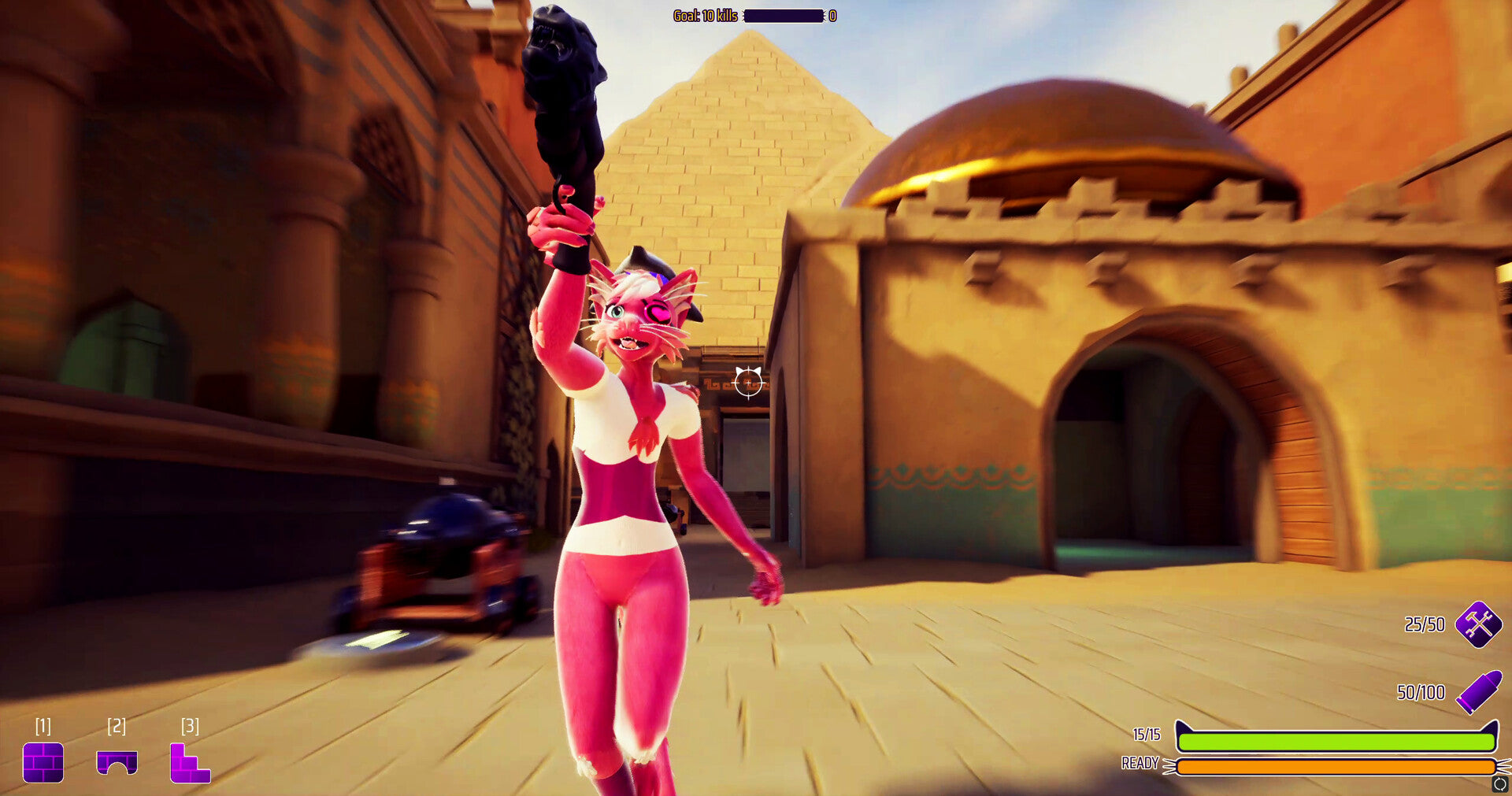This screenshot has width=1512, height=796.
Task: Pick the staircase build piece
Action: pyautogui.click(x=190, y=764)
